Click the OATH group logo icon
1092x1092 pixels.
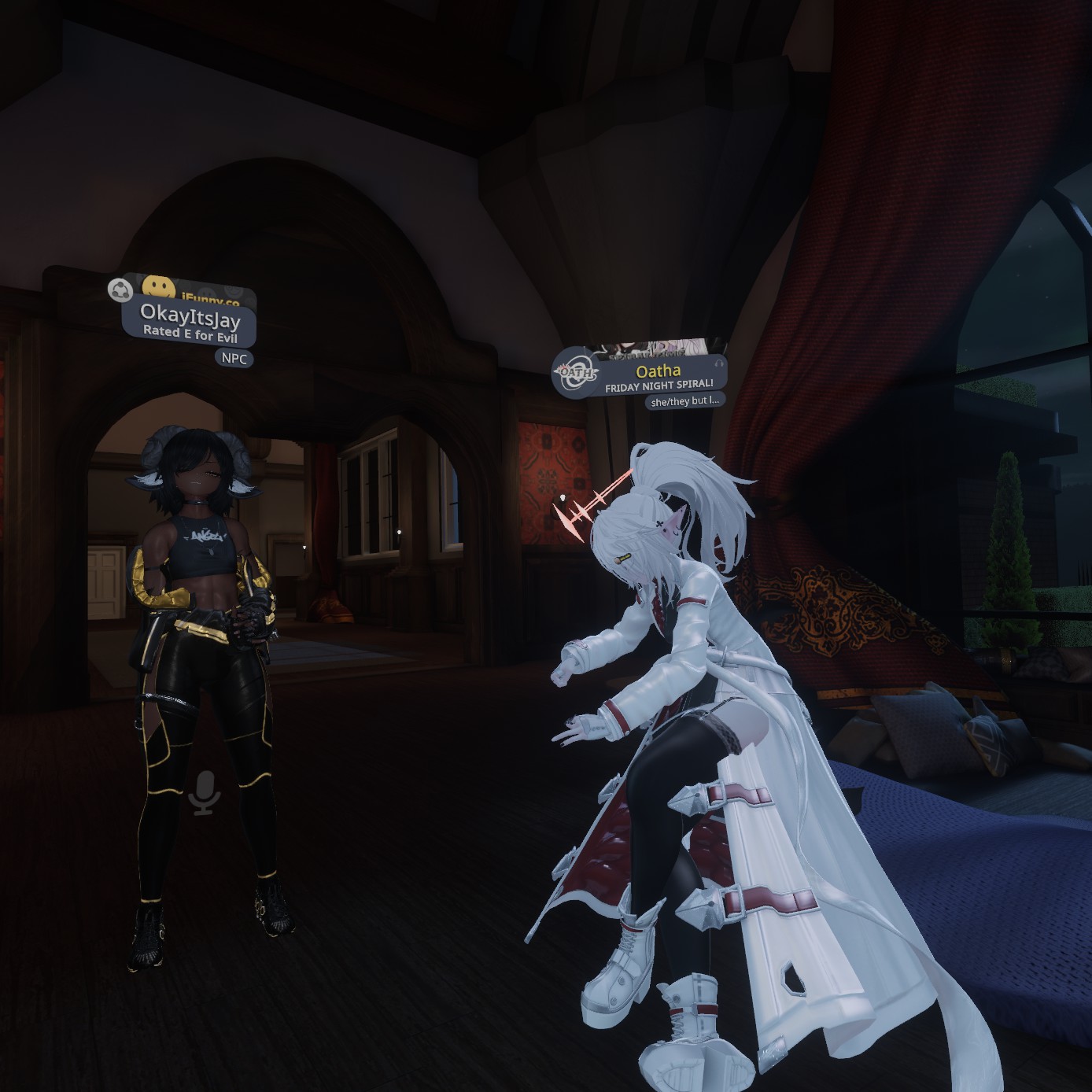click(x=575, y=374)
